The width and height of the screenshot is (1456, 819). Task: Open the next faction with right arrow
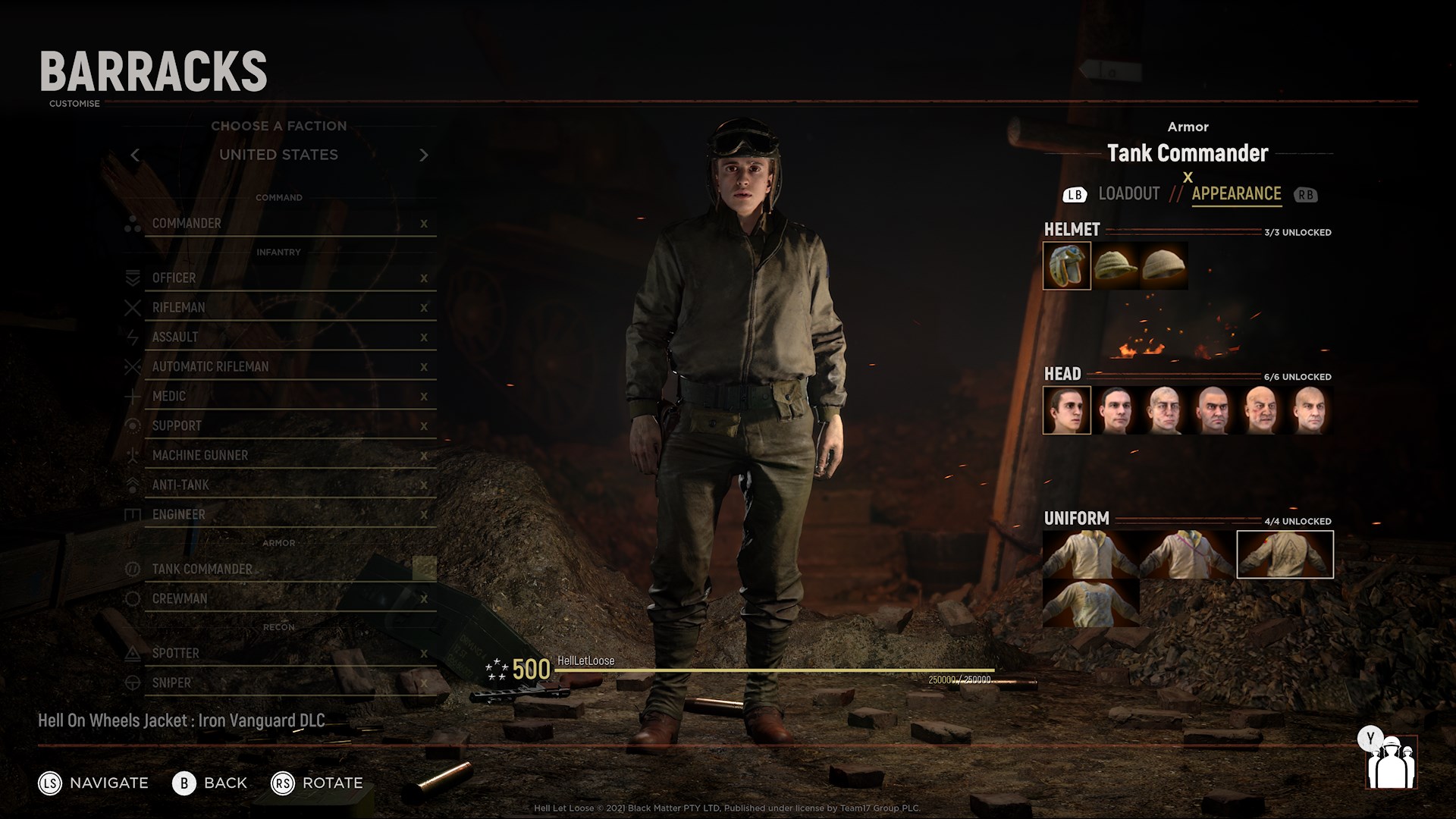pyautogui.click(x=424, y=154)
